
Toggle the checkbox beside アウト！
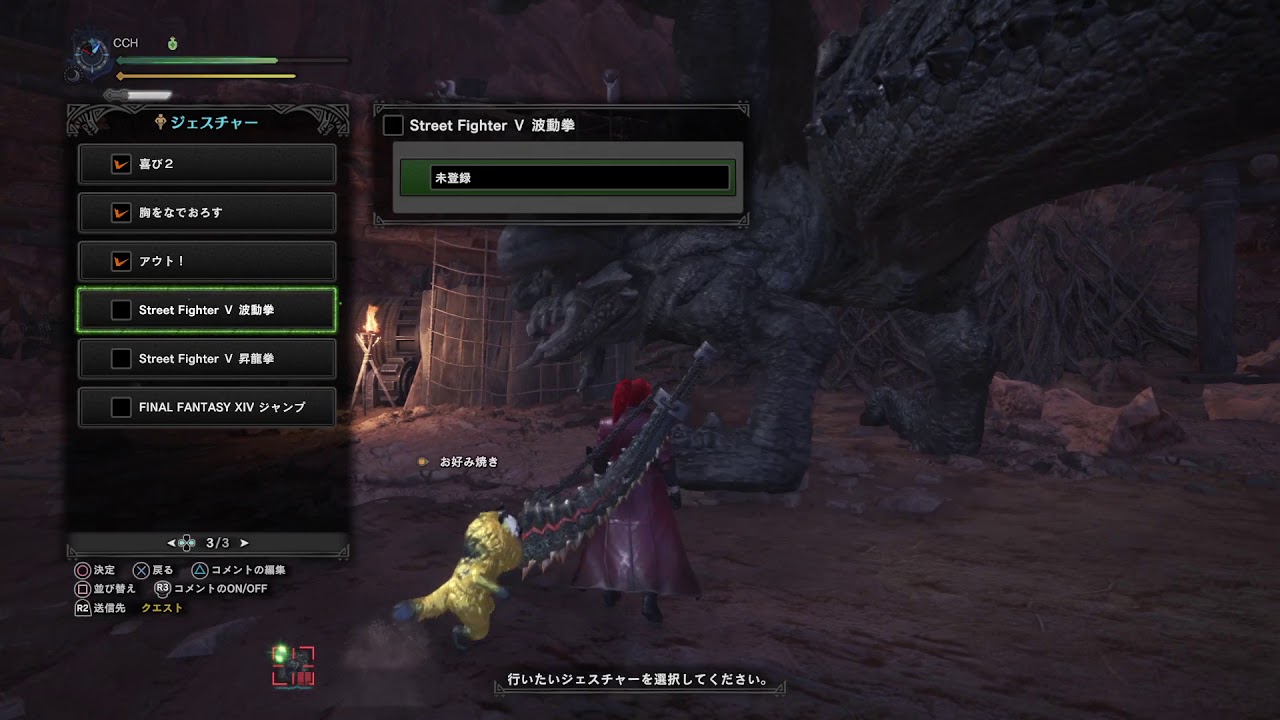[x=121, y=261]
